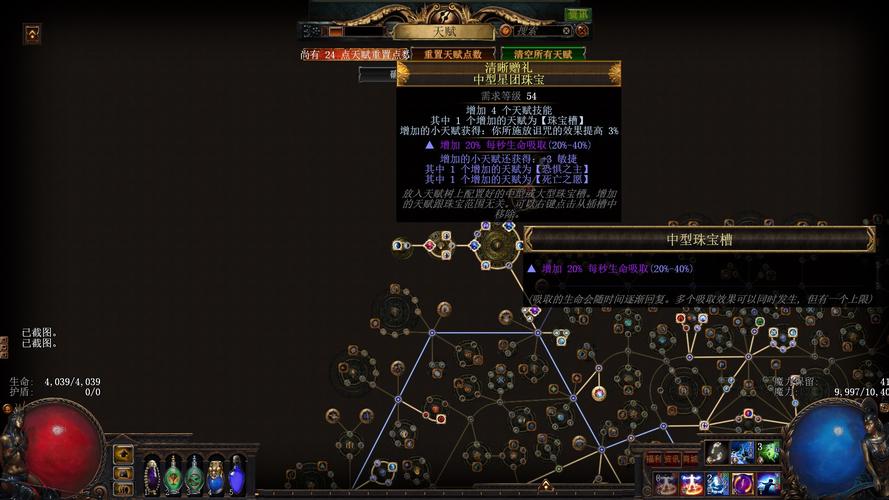Select the purple flask in the belt

[152, 475]
